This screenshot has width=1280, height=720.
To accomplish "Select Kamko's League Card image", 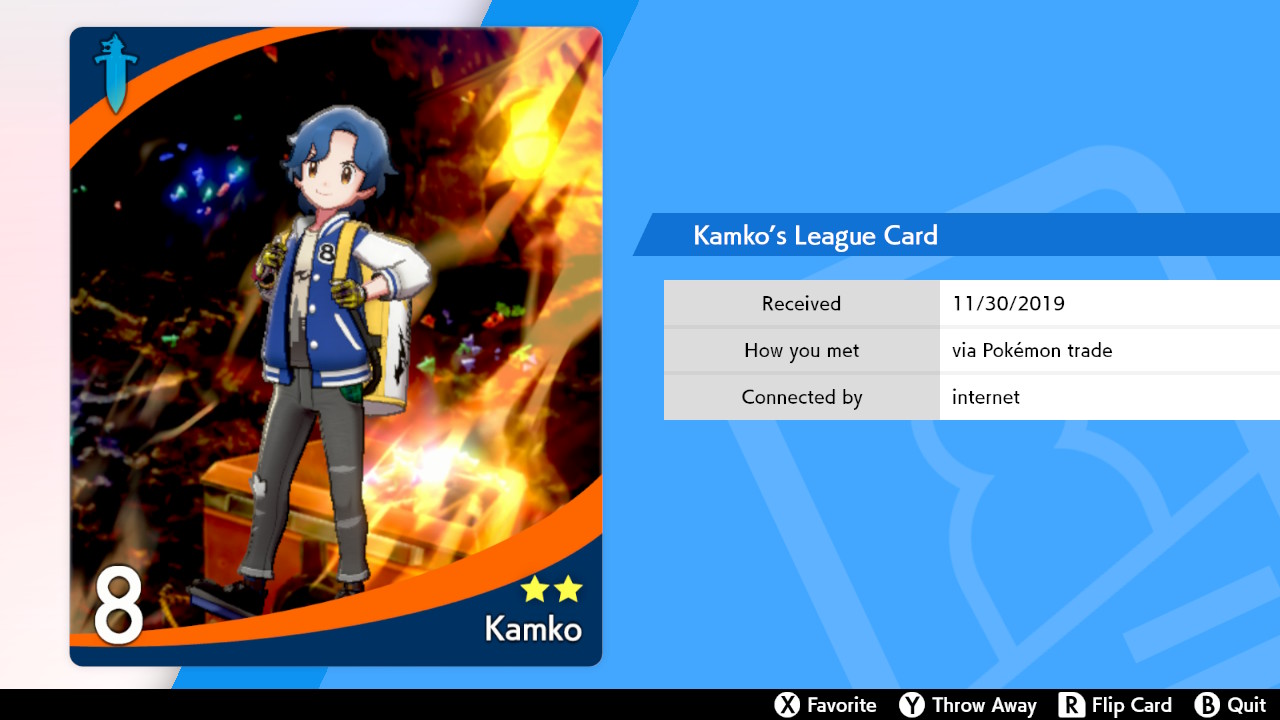I will [336, 346].
